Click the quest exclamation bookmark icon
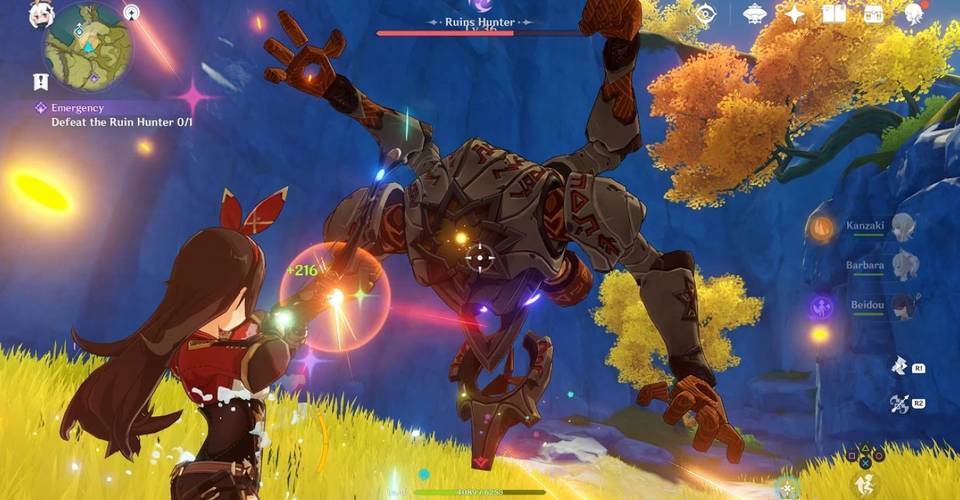The image size is (960, 500). (40, 82)
